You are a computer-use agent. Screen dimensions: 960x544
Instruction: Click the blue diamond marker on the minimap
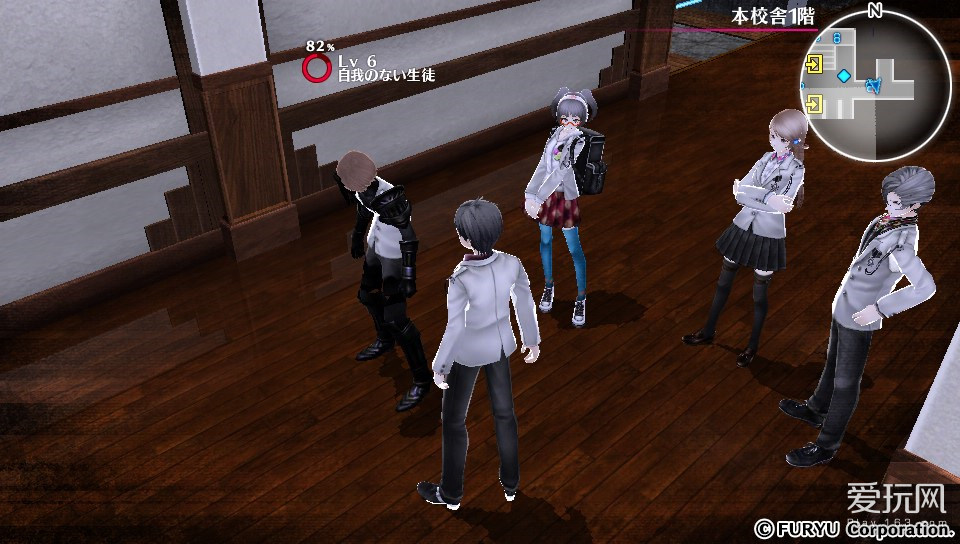[844, 76]
